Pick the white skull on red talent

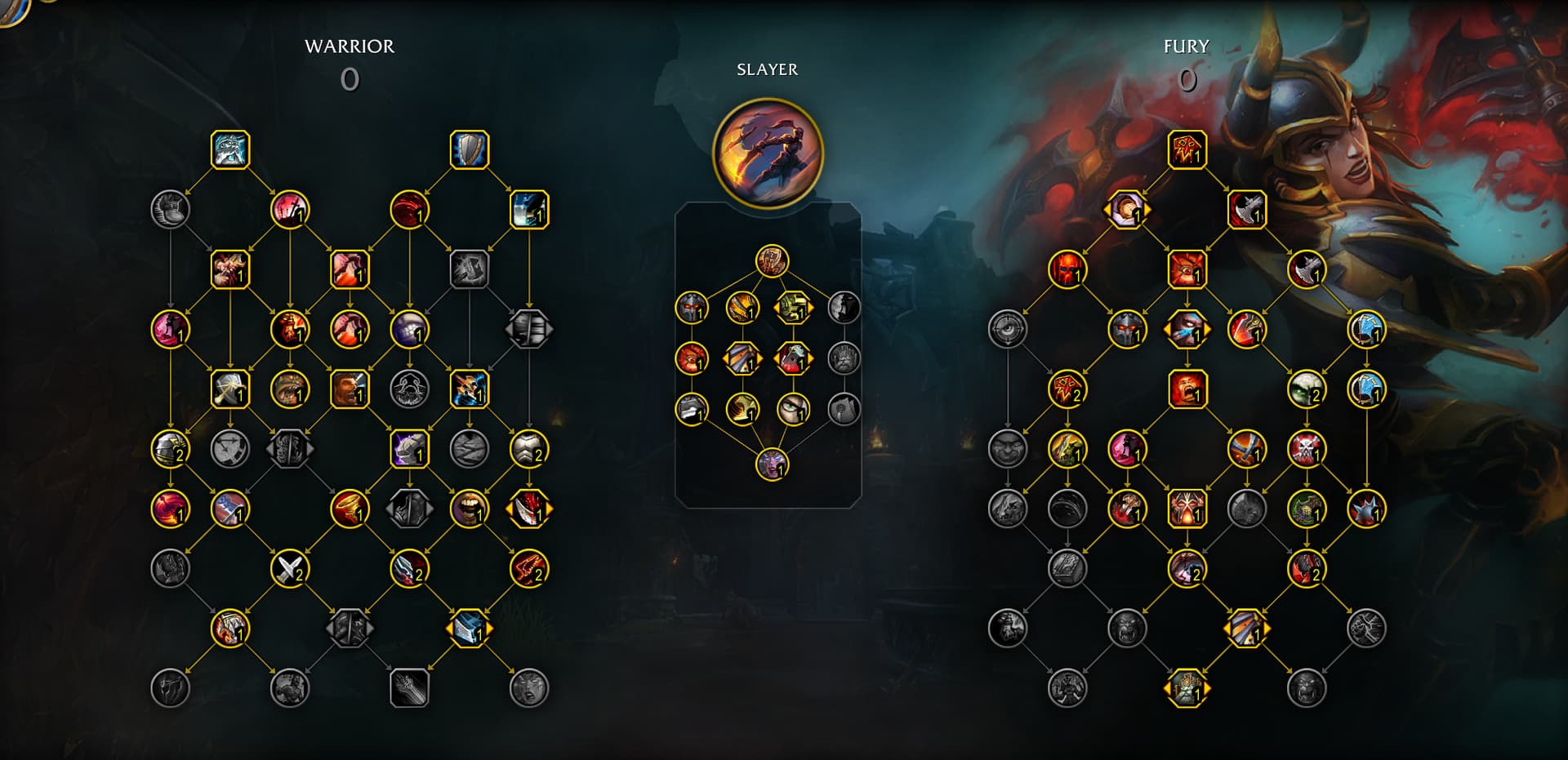(1306, 449)
